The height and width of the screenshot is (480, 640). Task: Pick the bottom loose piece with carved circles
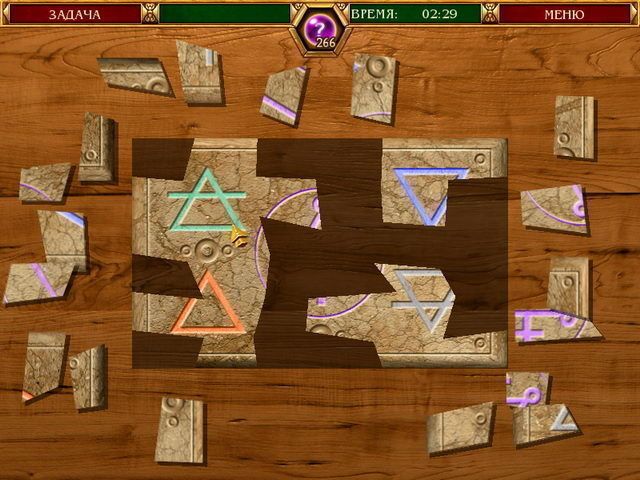pyautogui.click(x=179, y=428)
